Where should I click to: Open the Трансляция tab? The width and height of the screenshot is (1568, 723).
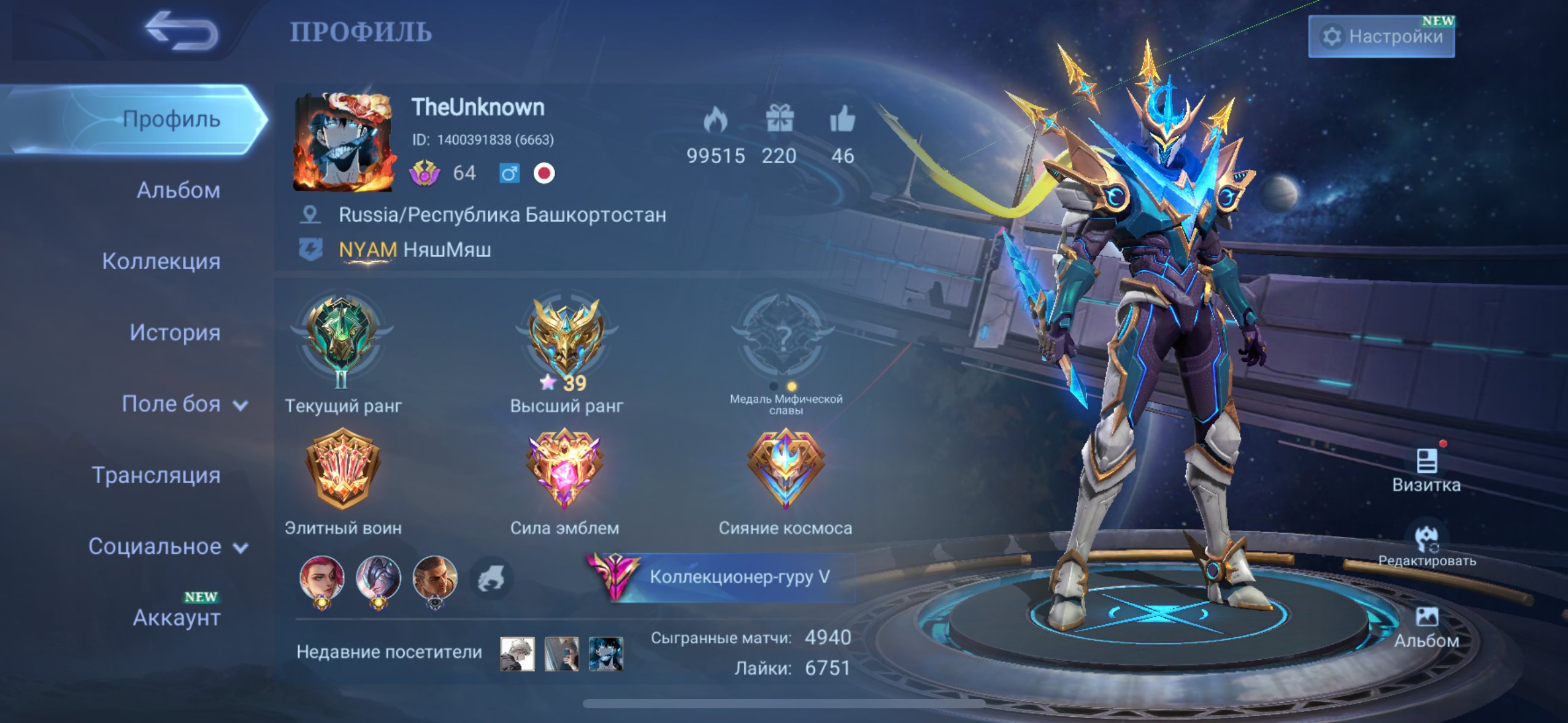156,475
